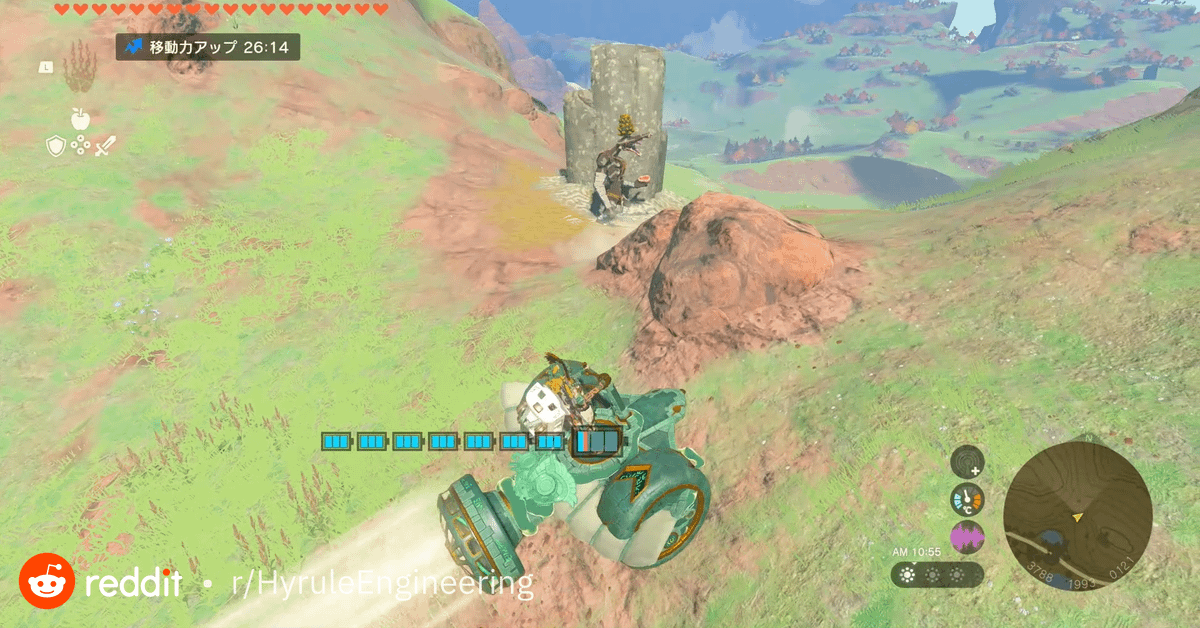Click the temperature gauge icon
This screenshot has width=1200, height=628.
coord(967,500)
